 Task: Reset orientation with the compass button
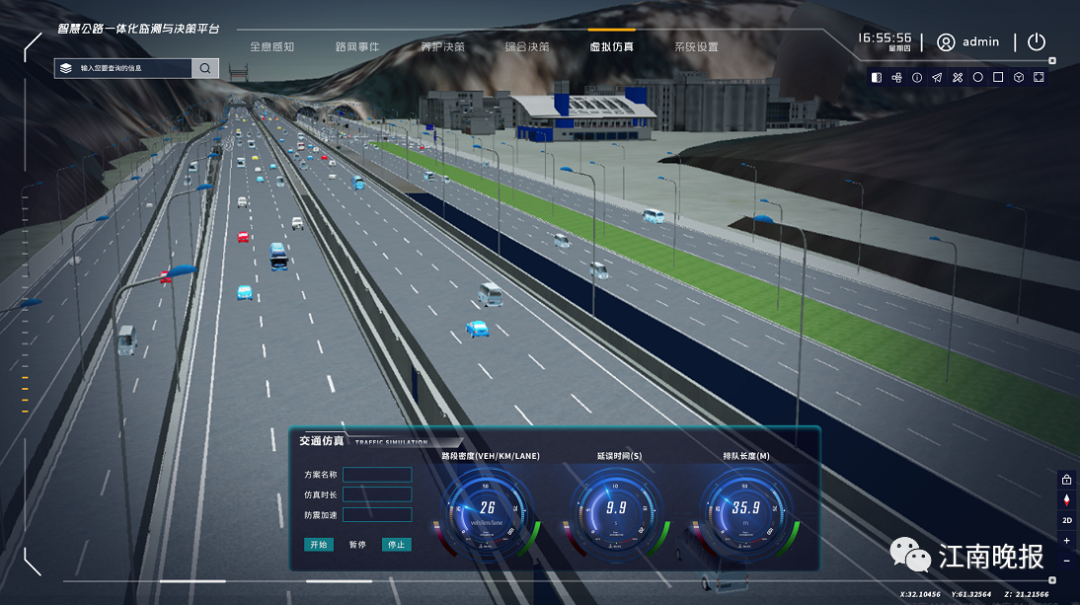click(1067, 500)
